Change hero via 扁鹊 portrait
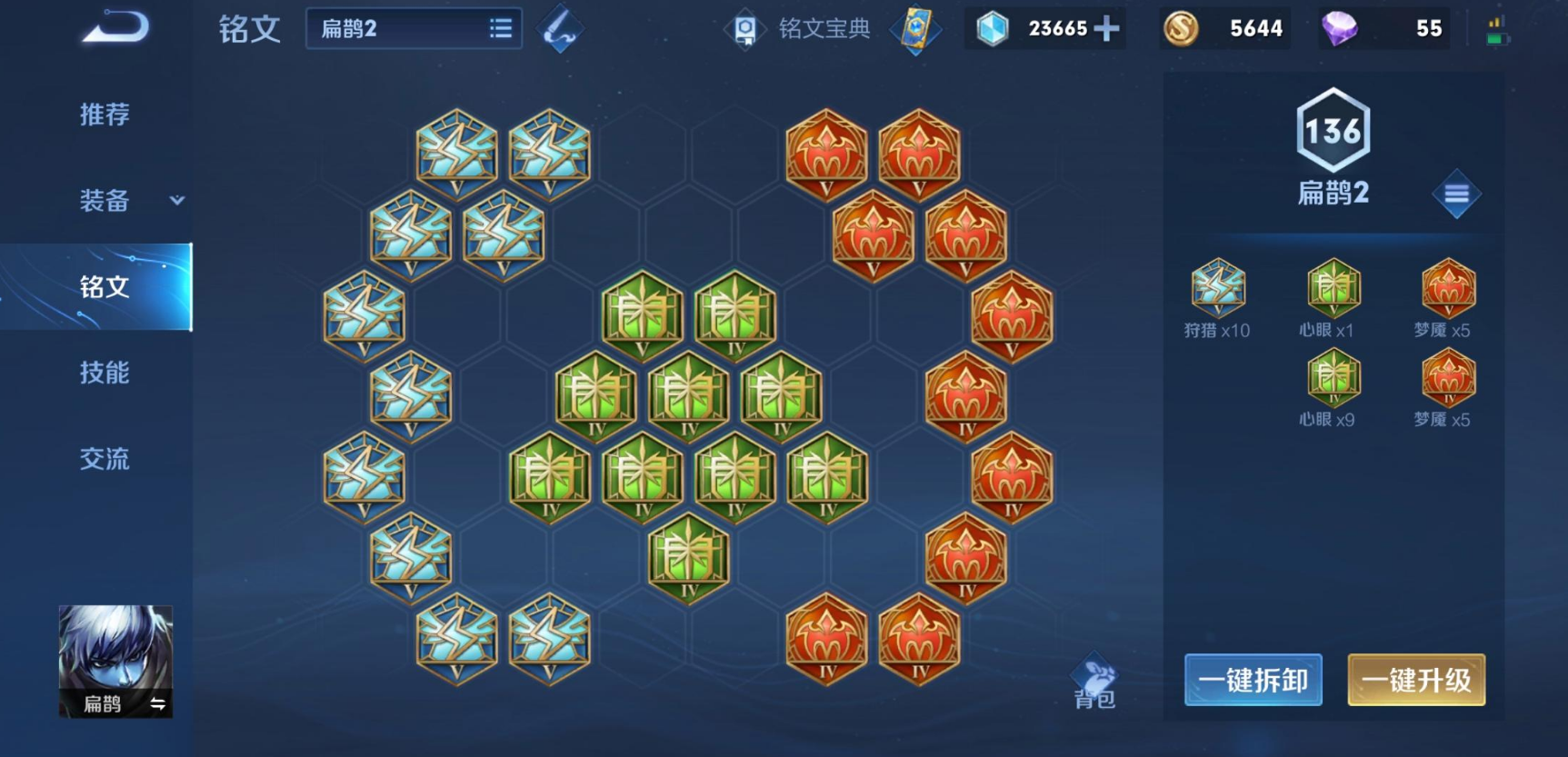The height and width of the screenshot is (757, 1568). (115, 661)
